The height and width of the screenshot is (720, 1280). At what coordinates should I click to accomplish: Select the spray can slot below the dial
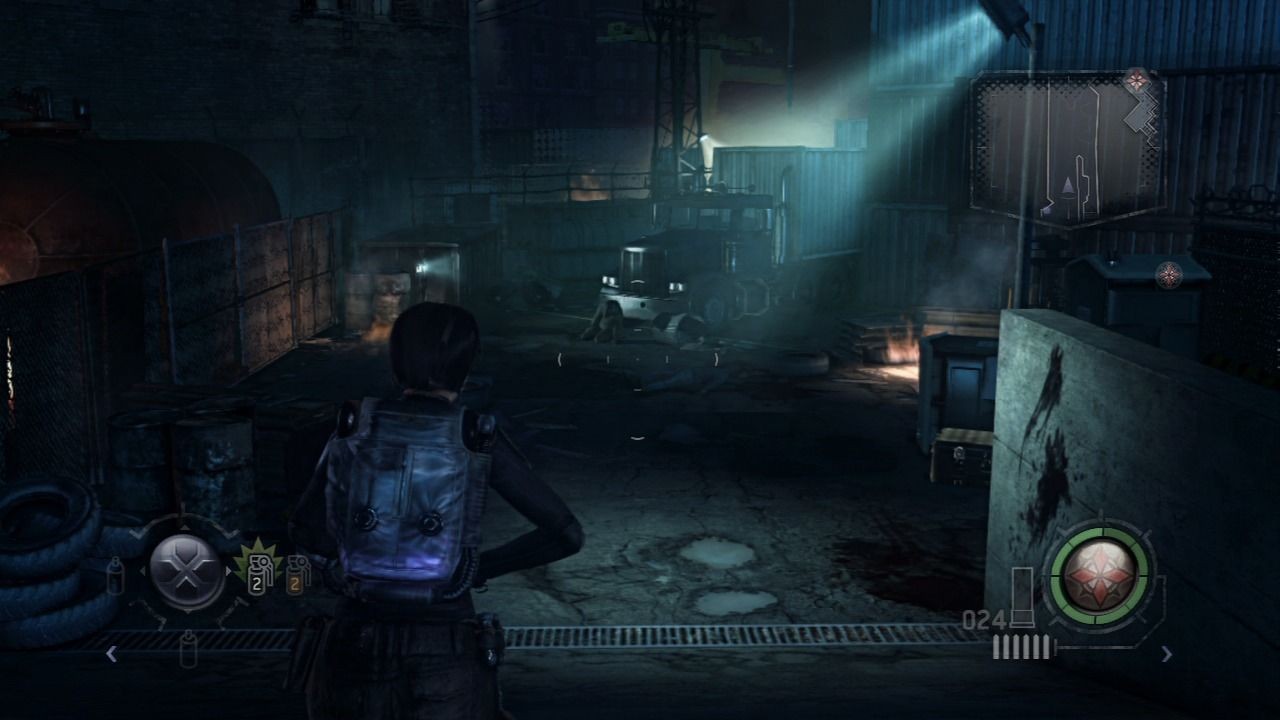tap(188, 649)
